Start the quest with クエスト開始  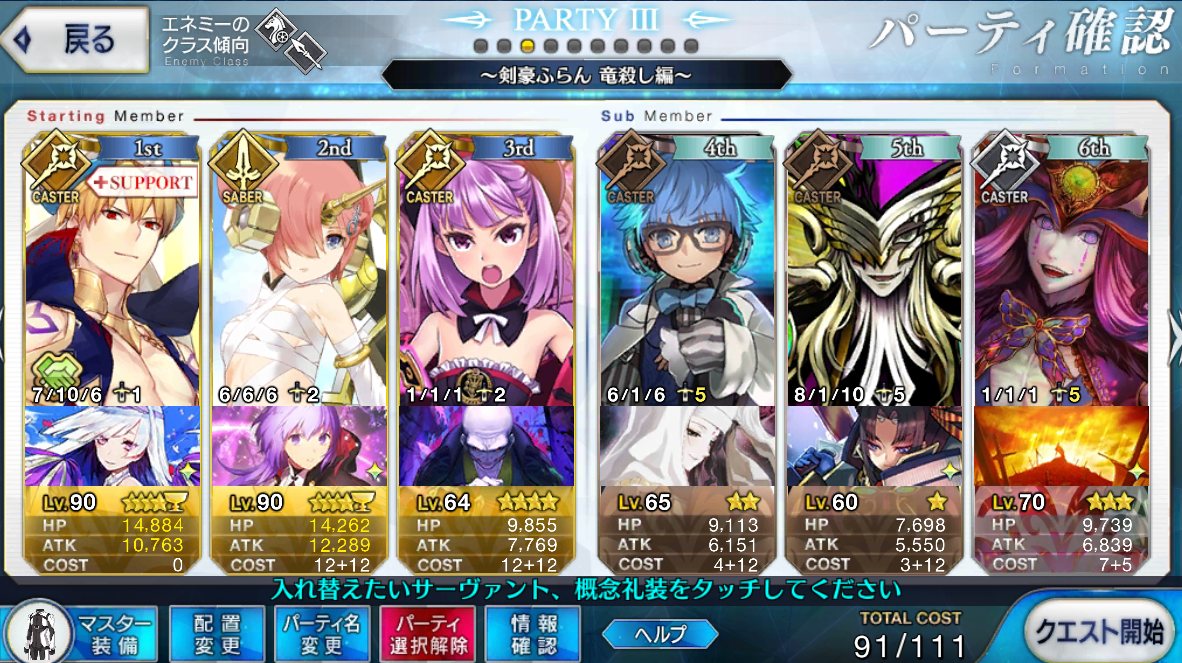click(1100, 629)
